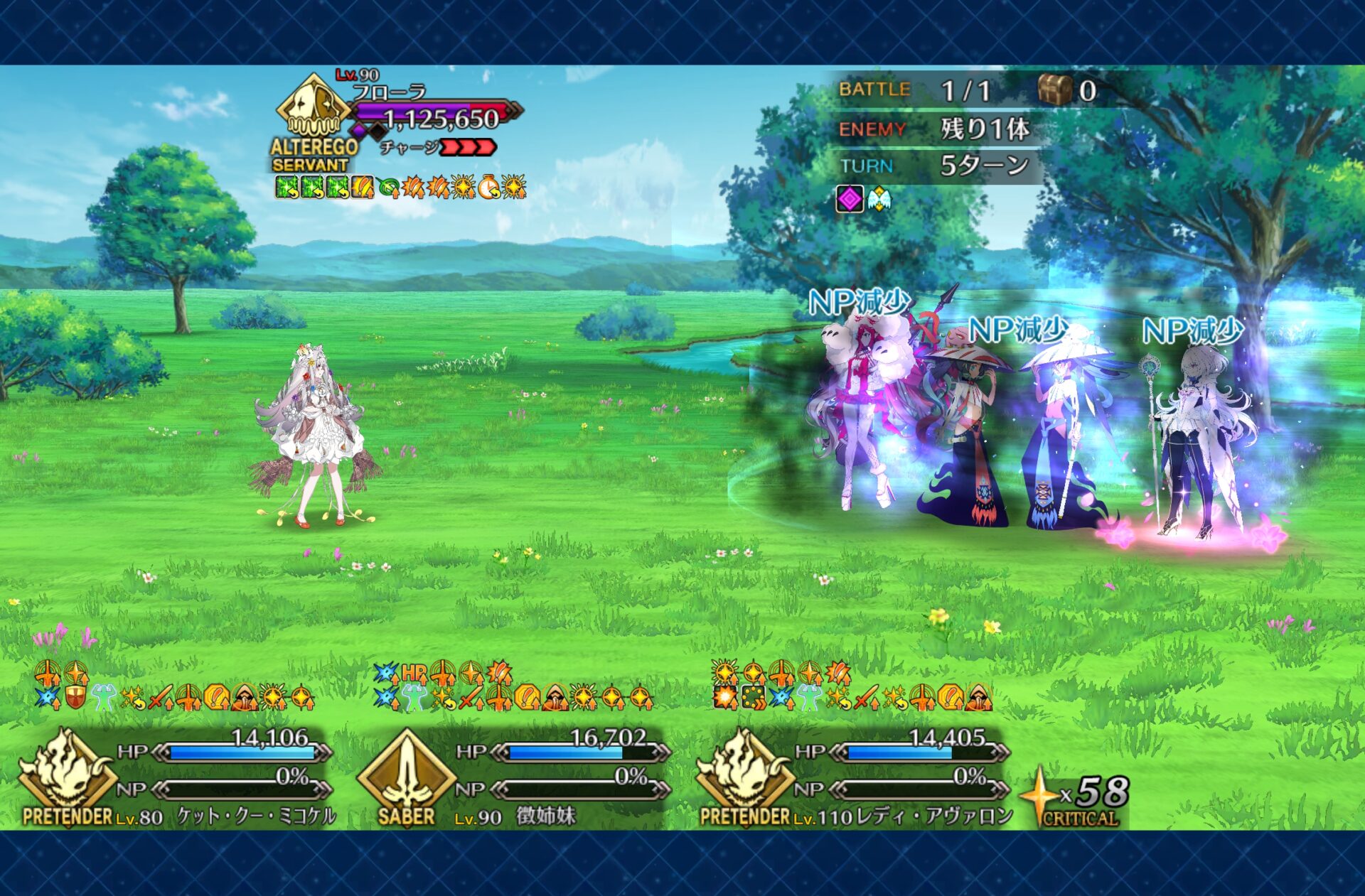
Task: Inspect the purple diamond field effect icon
Action: pyautogui.click(x=850, y=200)
